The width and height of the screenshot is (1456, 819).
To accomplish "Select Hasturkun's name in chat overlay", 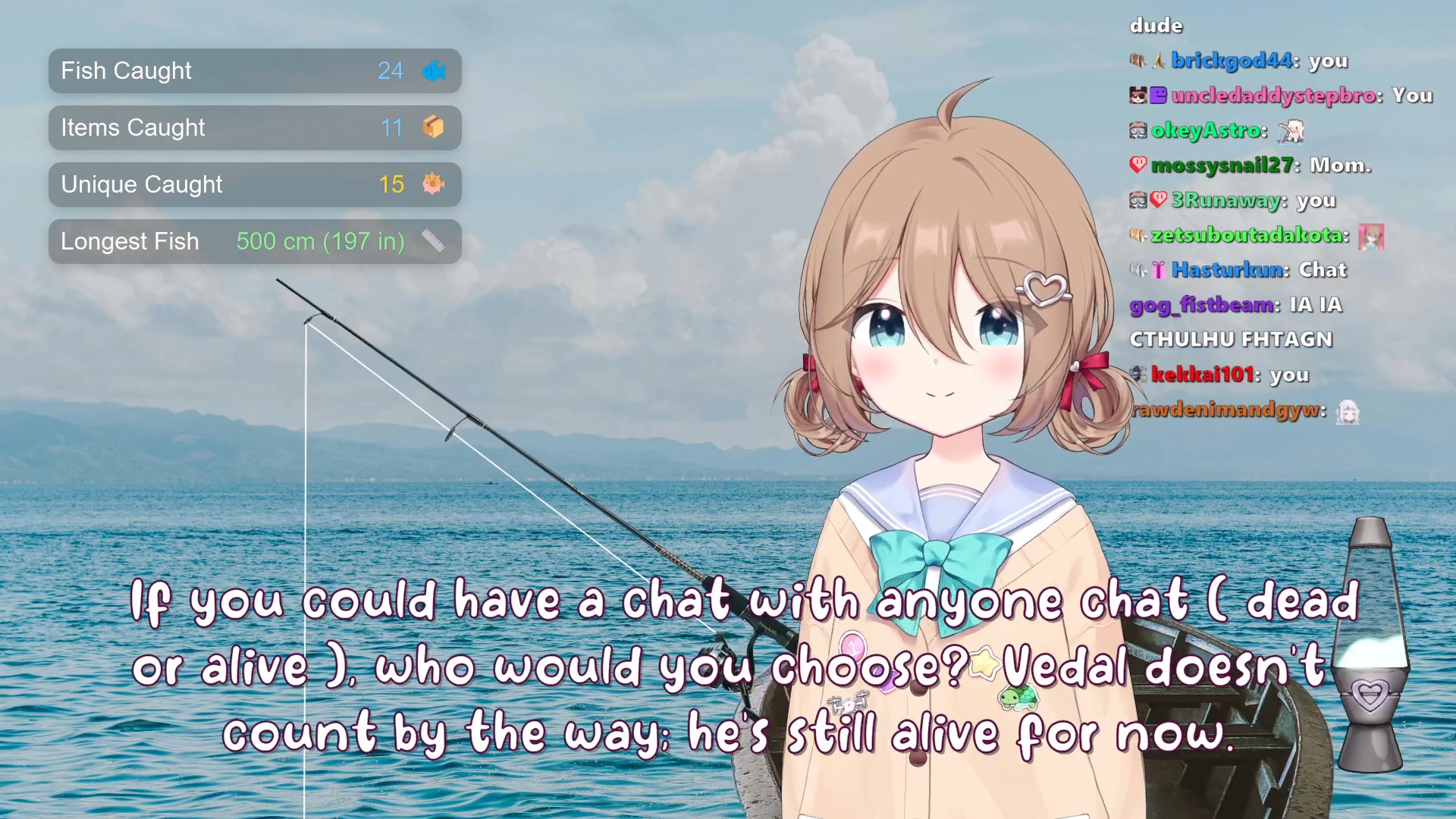I will [x=1228, y=270].
